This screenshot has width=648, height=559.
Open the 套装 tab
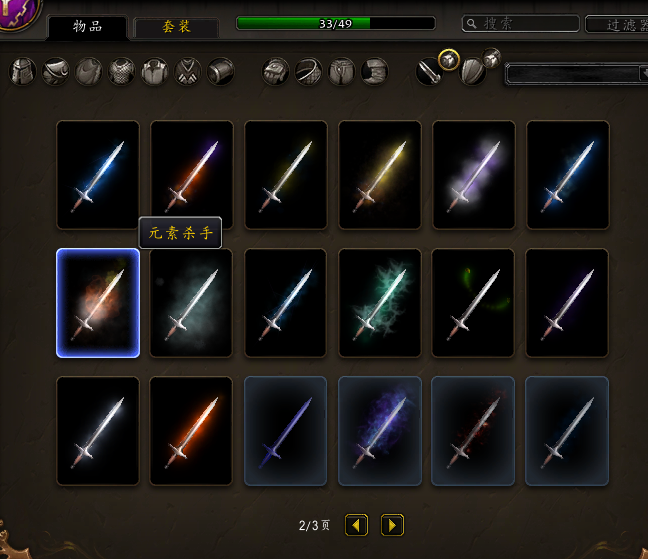click(x=177, y=27)
